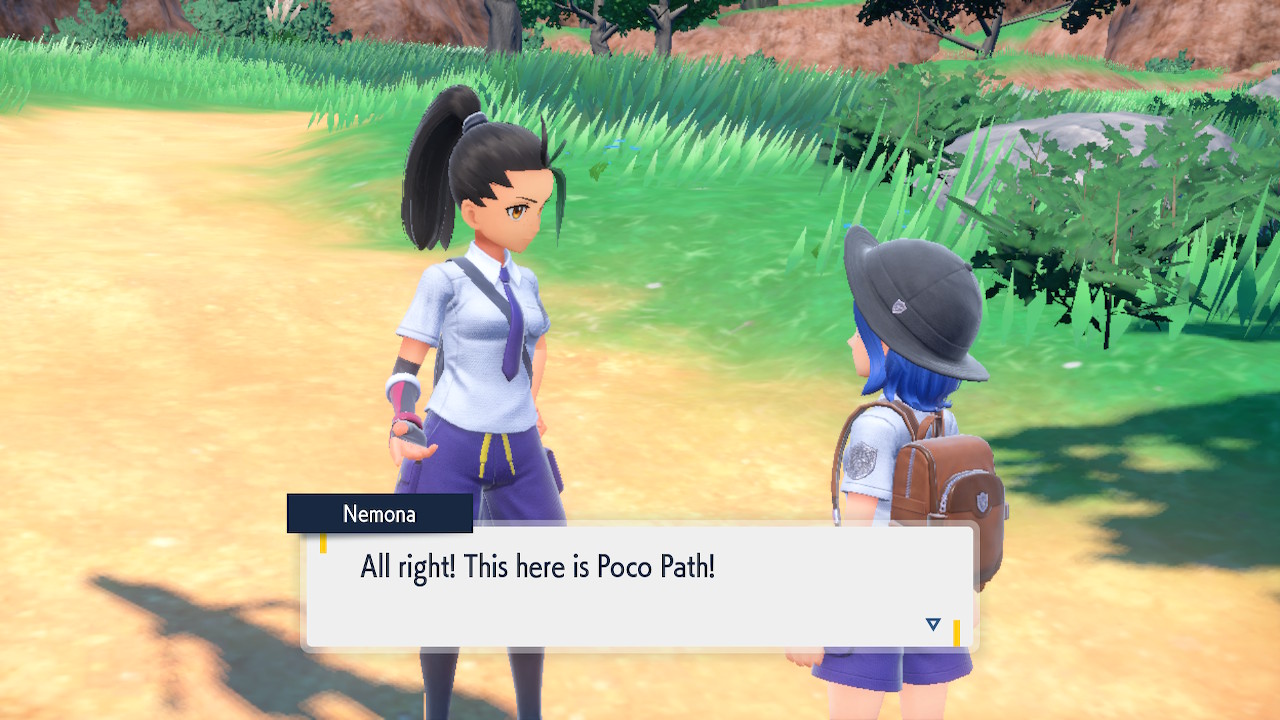Click the dark Nemona banner strip
This screenshot has height=720, width=1280.
380,514
